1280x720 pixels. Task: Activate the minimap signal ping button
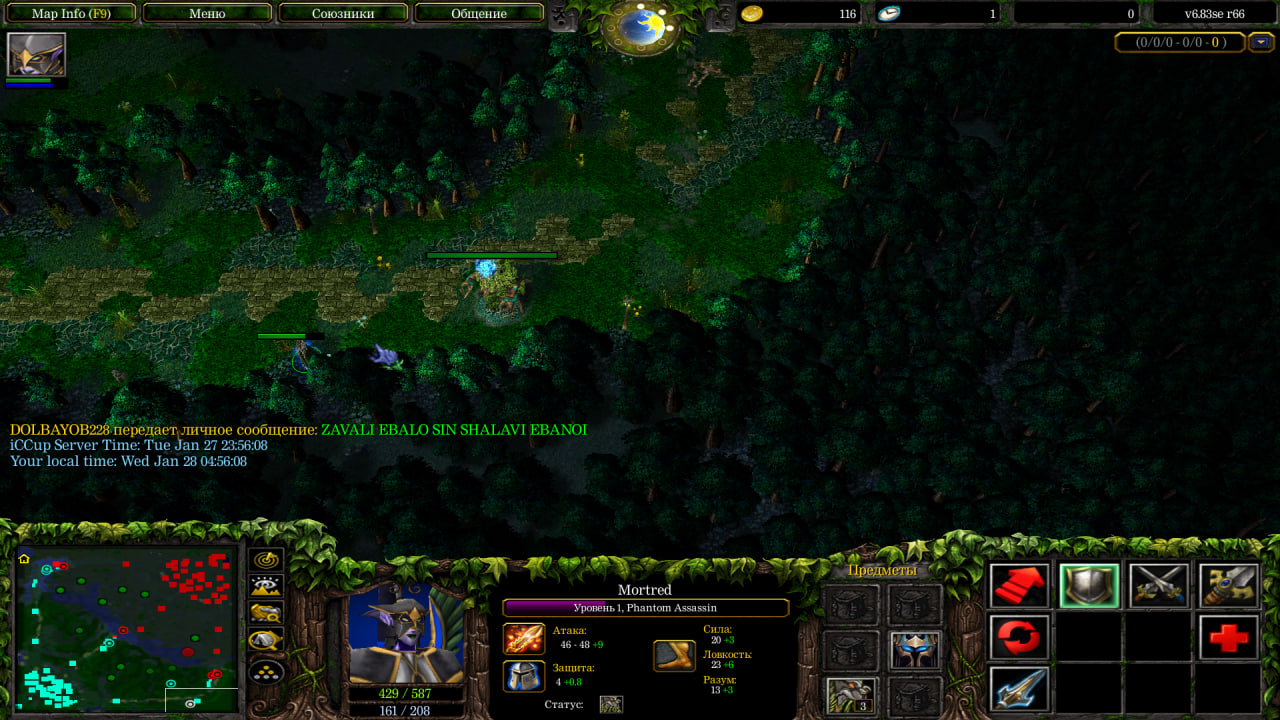coord(266,560)
